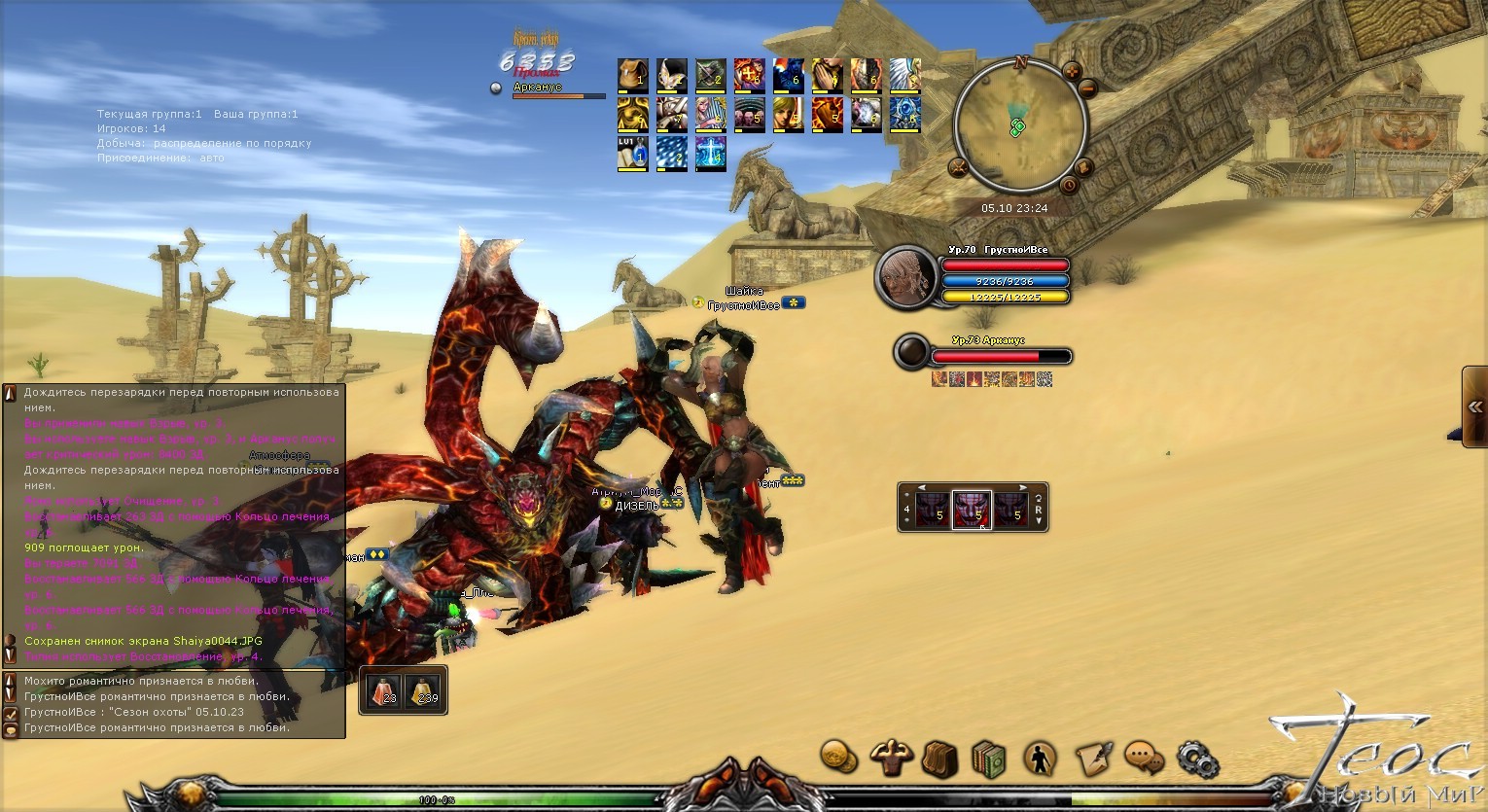Zoom in the minimap with plus button
1488x812 pixels.
(x=1072, y=71)
